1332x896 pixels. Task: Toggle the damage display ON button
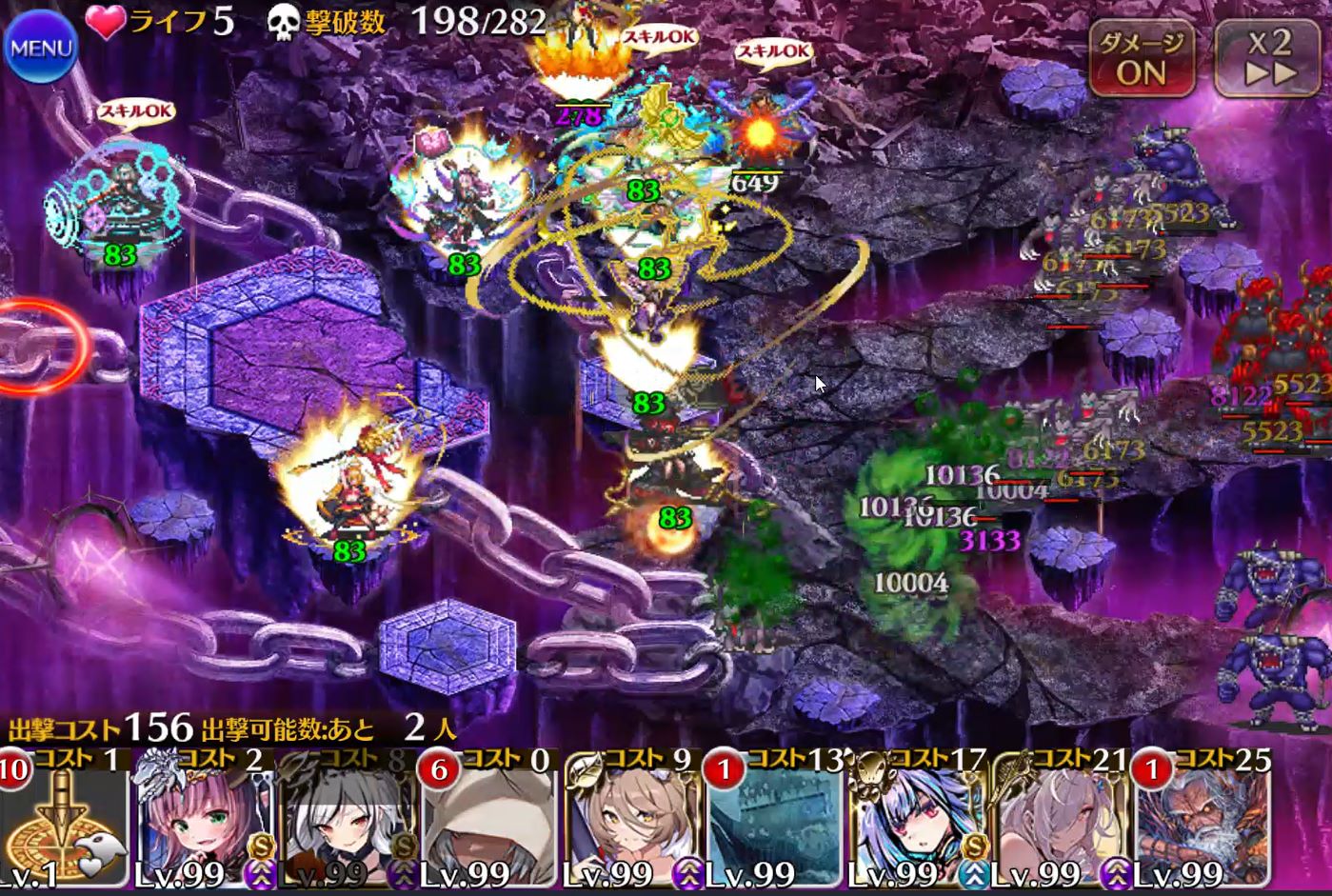(1142, 59)
